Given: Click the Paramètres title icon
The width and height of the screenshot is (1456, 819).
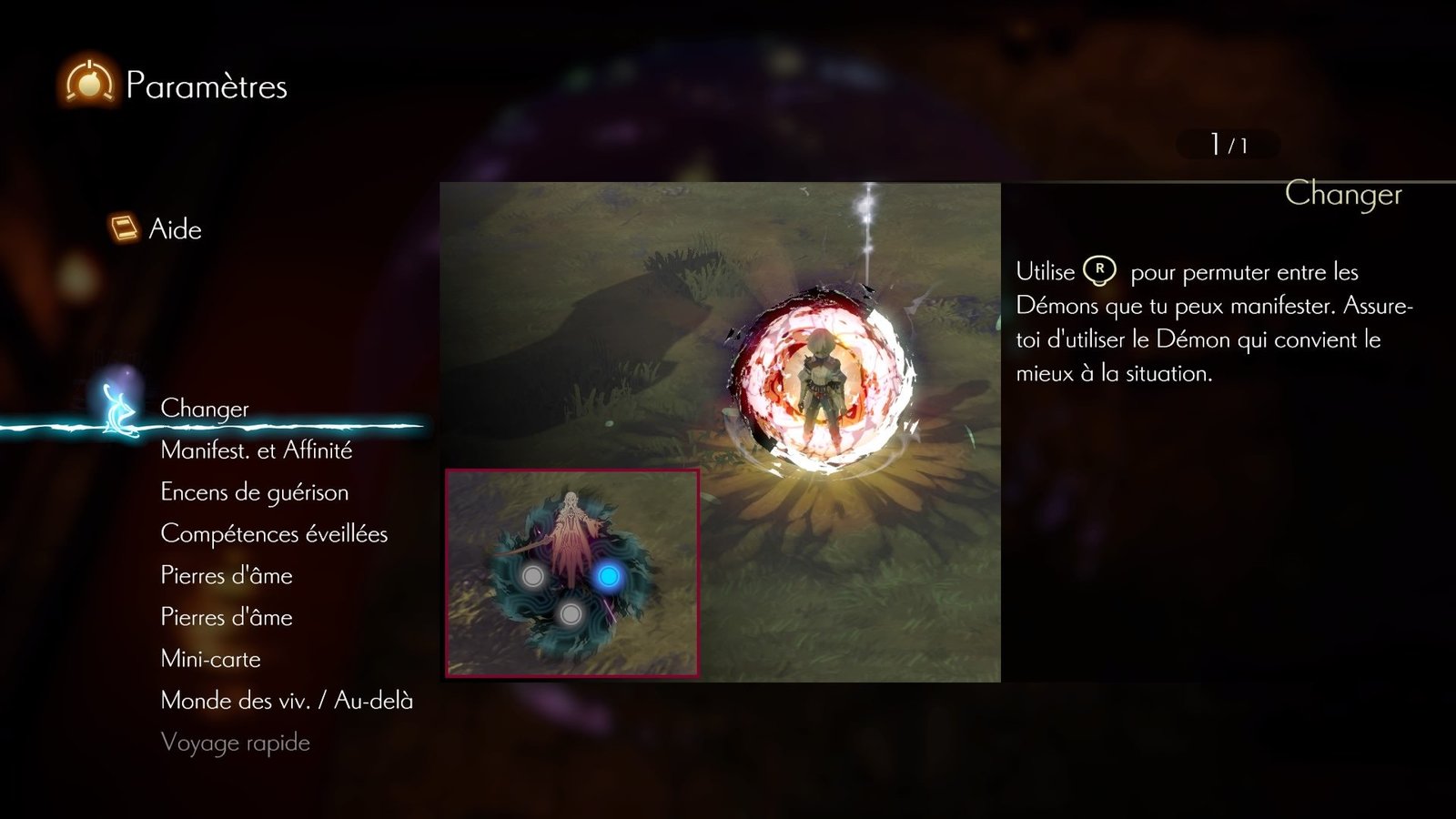Looking at the screenshot, I should point(88,84).
